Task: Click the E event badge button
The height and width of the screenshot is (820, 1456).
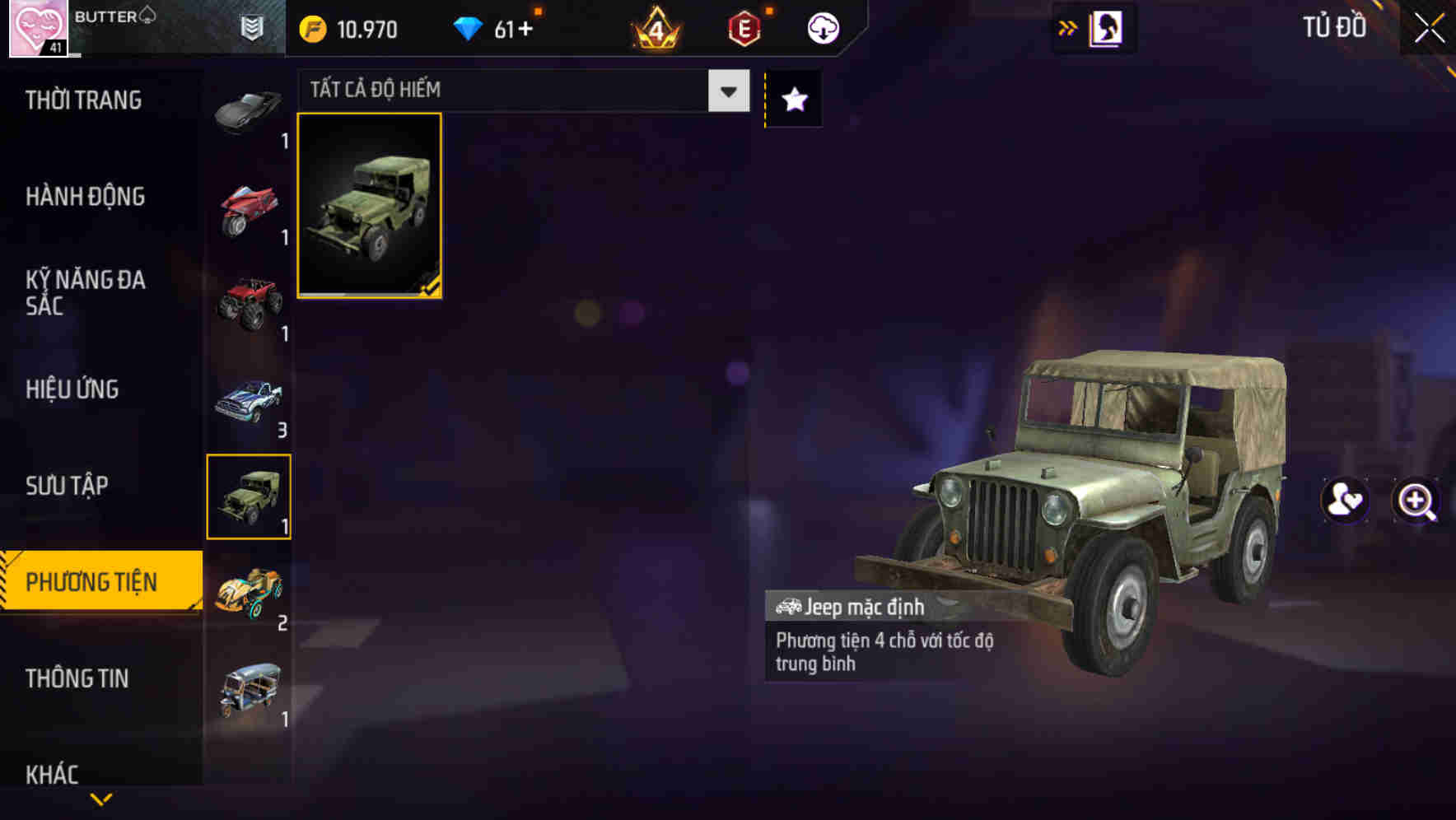Action: tap(742, 26)
